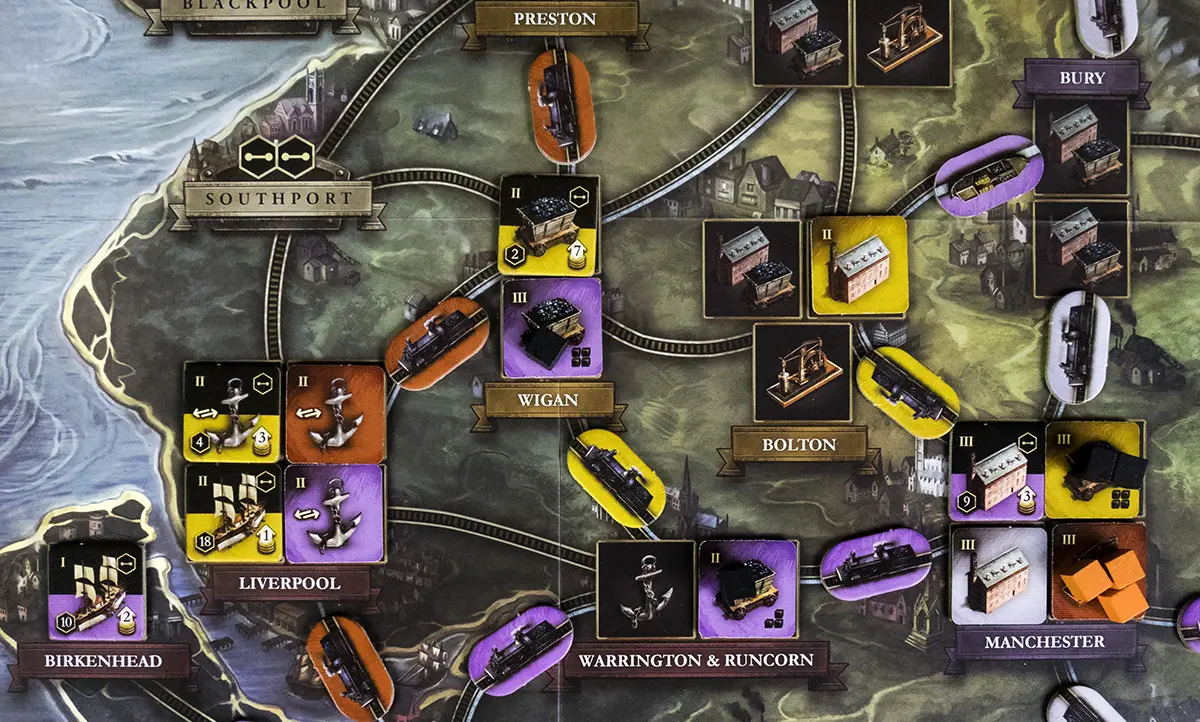Select the yellow rail link between Wigan and Warrington

(x=614, y=476)
